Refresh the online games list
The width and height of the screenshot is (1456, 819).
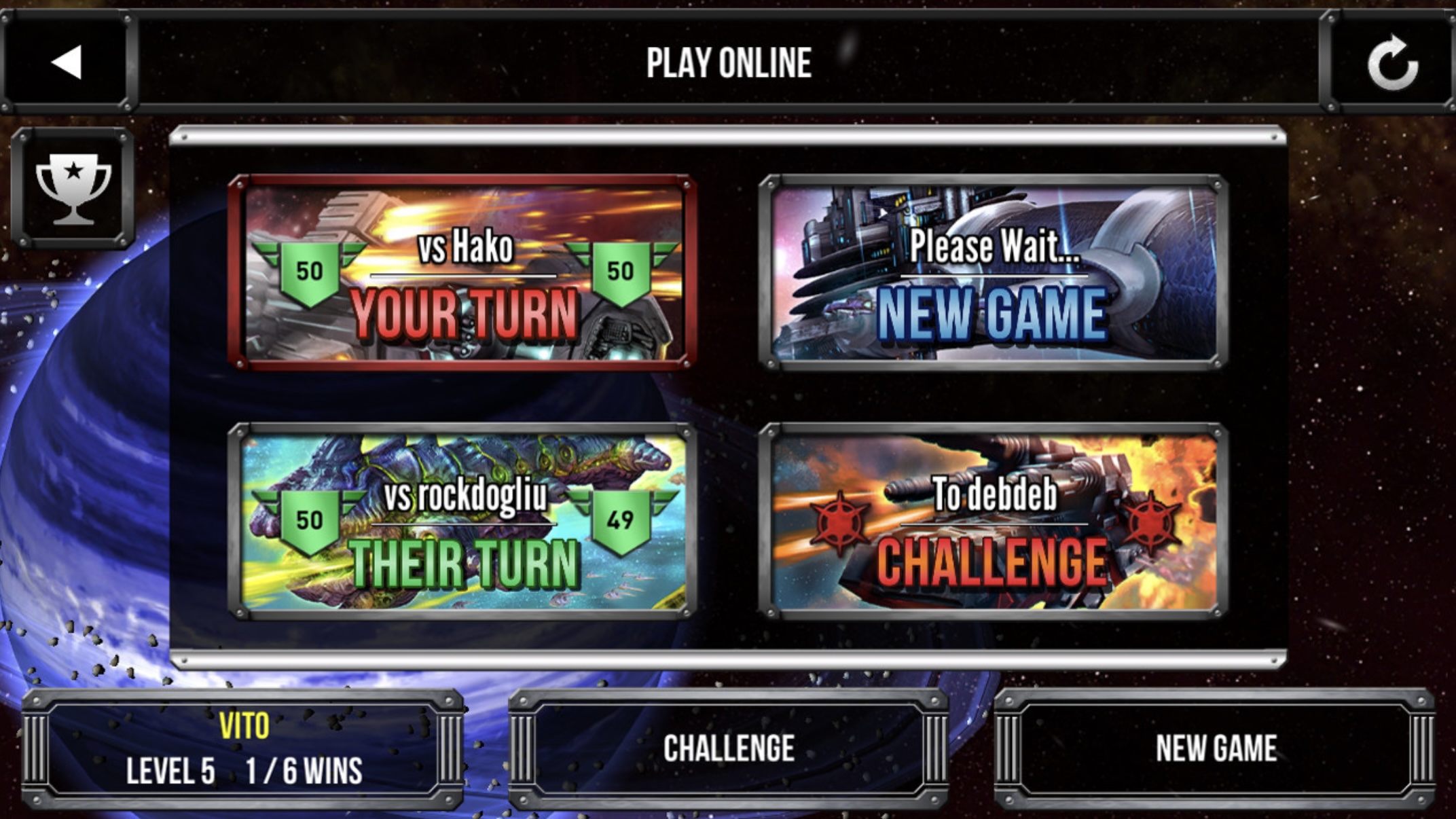coord(1392,62)
